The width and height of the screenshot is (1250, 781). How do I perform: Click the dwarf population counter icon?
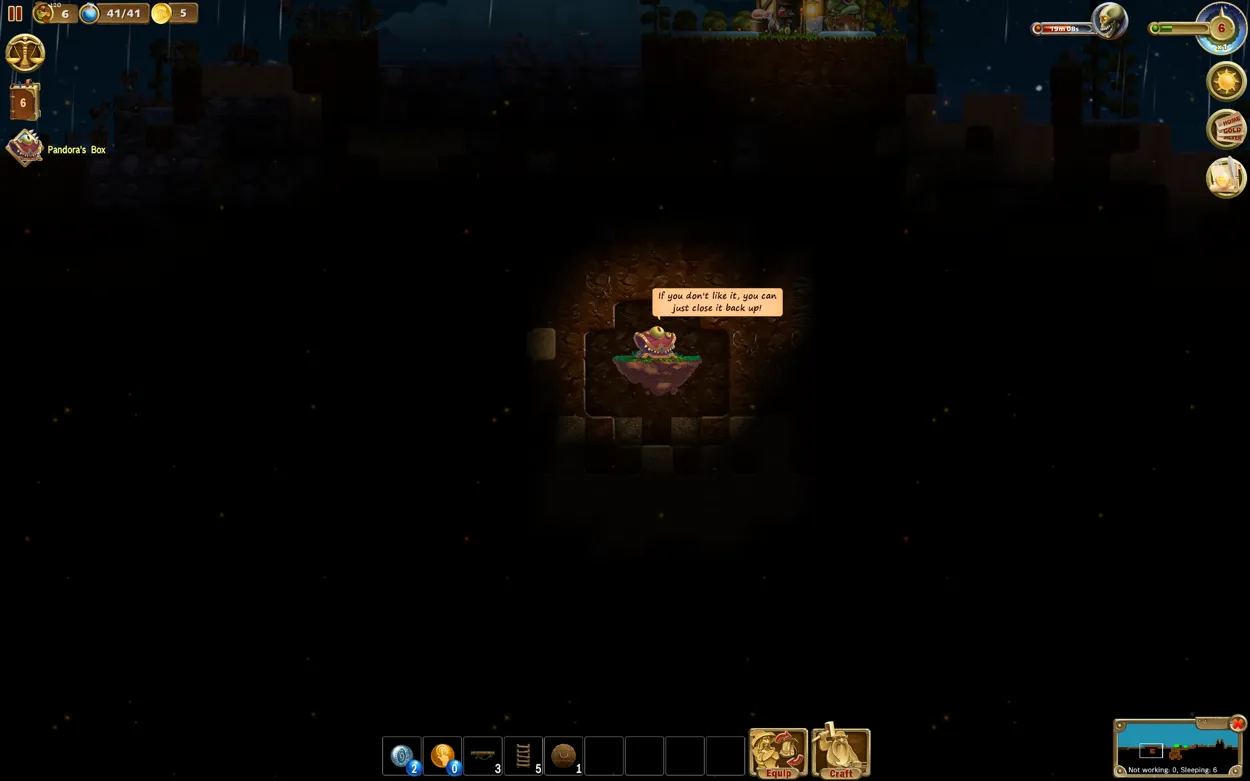(x=43, y=13)
